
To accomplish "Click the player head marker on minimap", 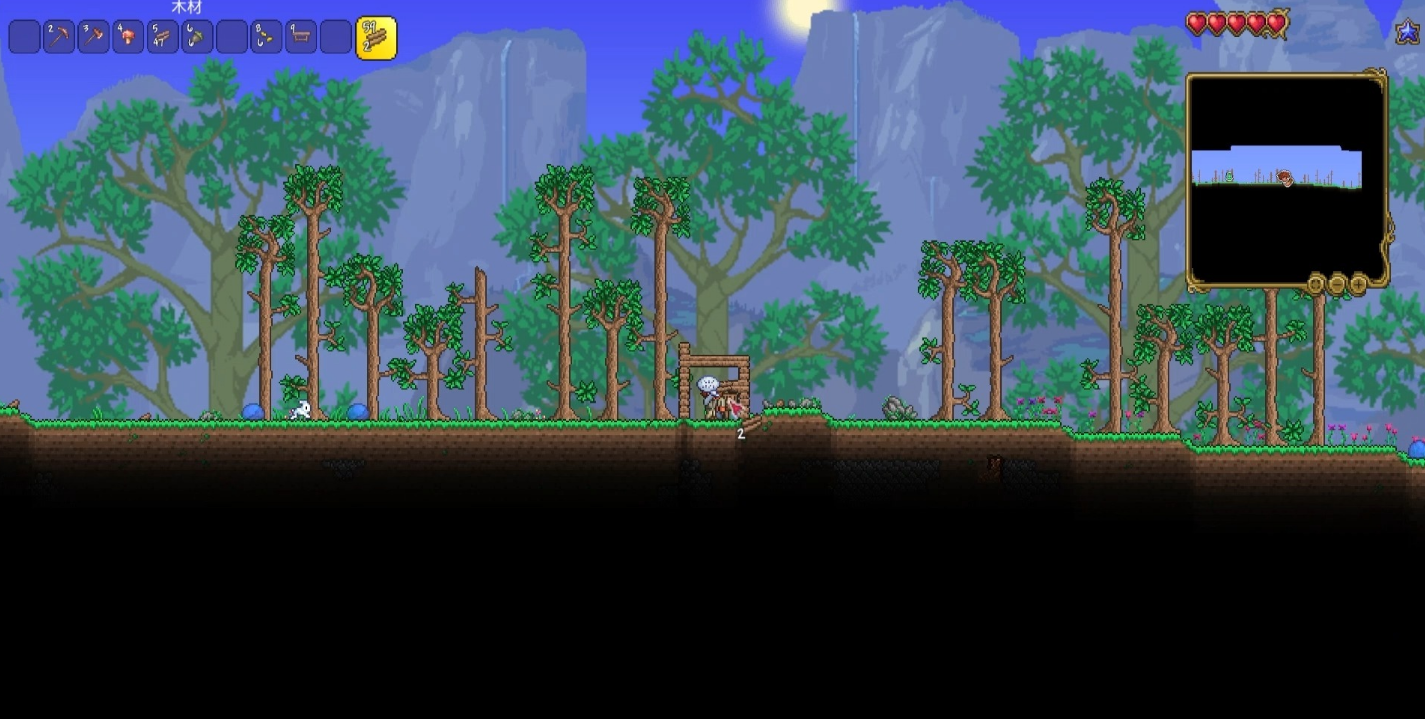I will click(1285, 178).
